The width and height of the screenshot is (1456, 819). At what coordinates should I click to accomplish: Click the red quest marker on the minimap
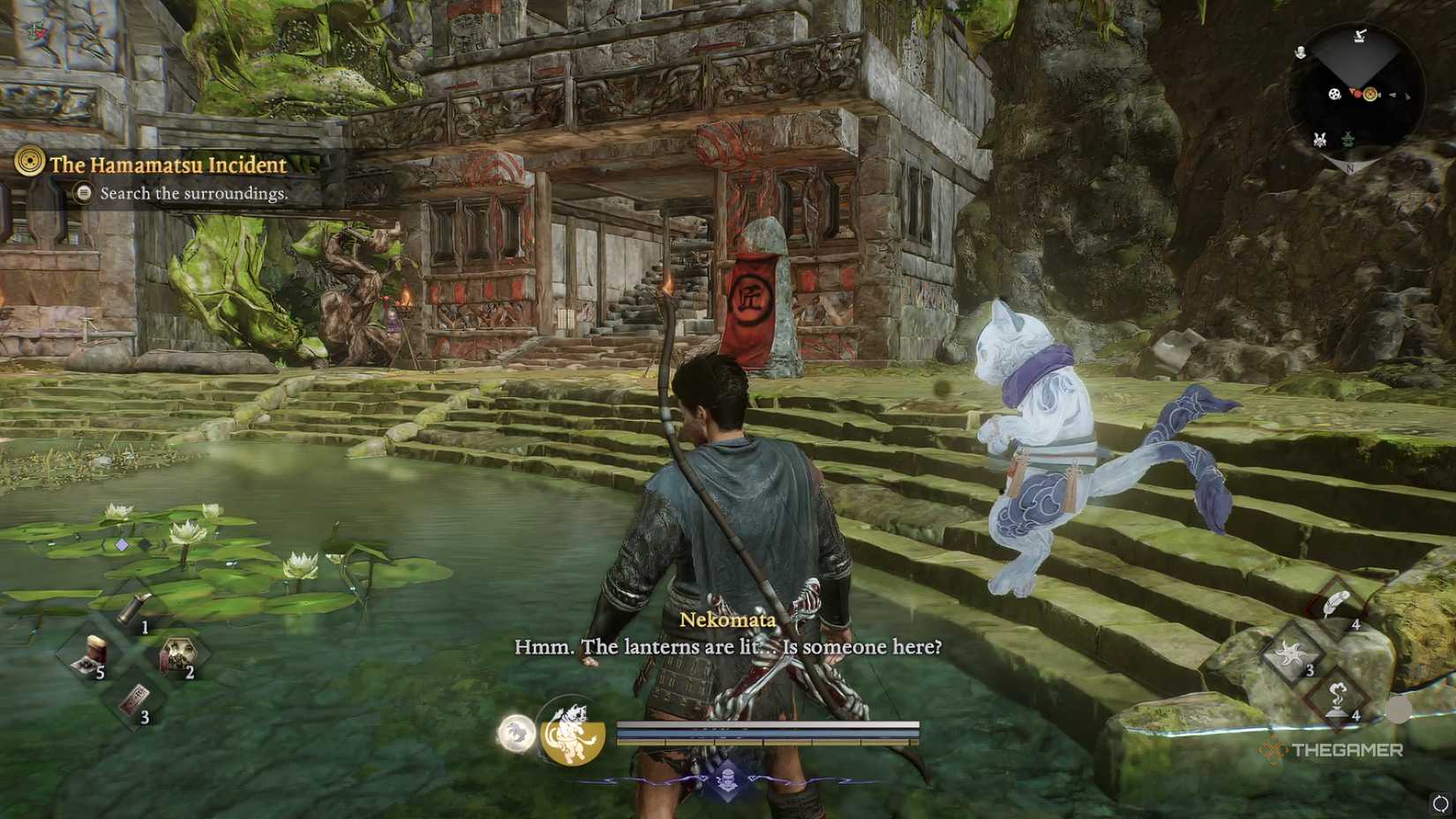(x=1357, y=94)
